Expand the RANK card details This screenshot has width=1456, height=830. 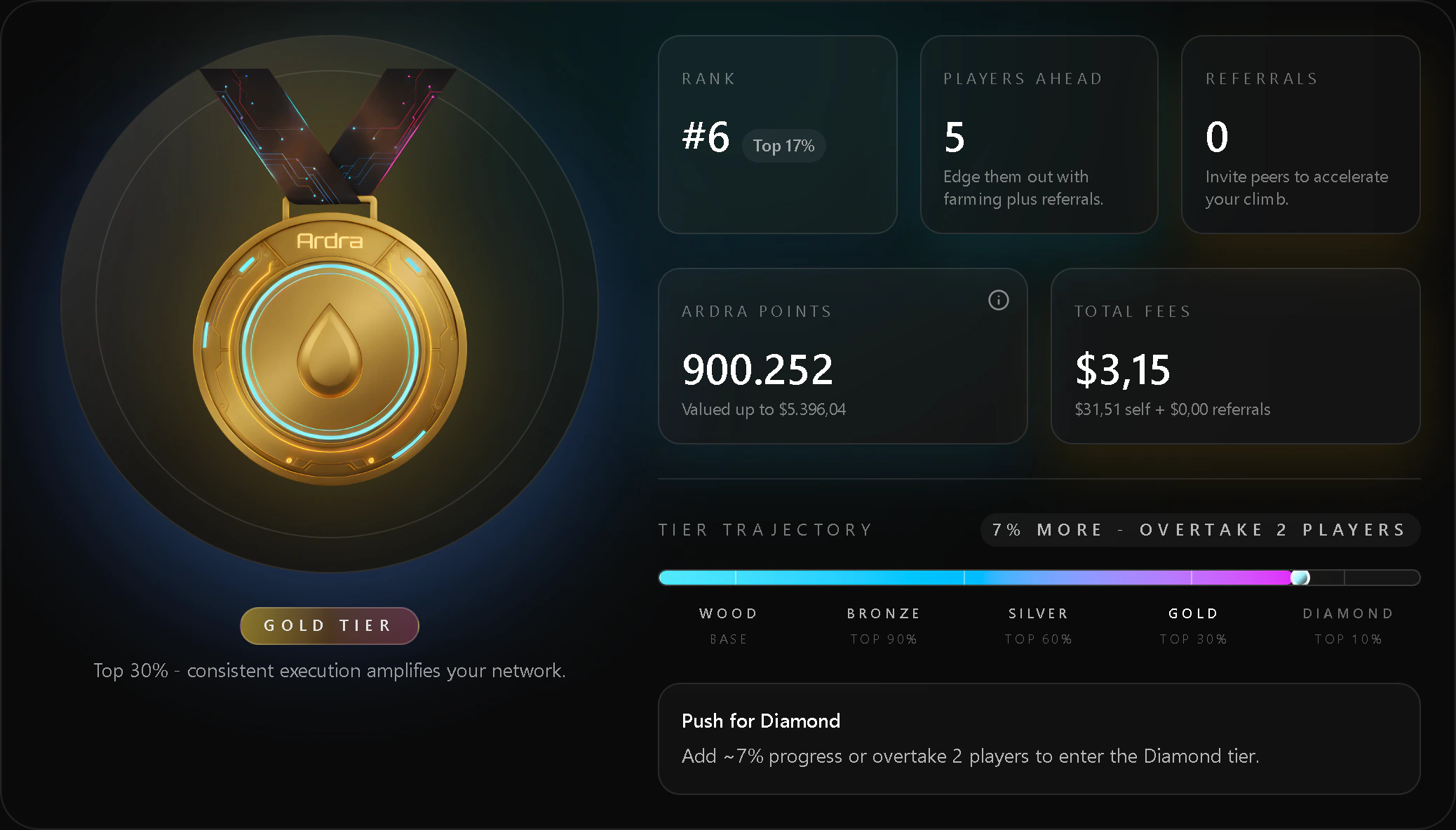[777, 133]
